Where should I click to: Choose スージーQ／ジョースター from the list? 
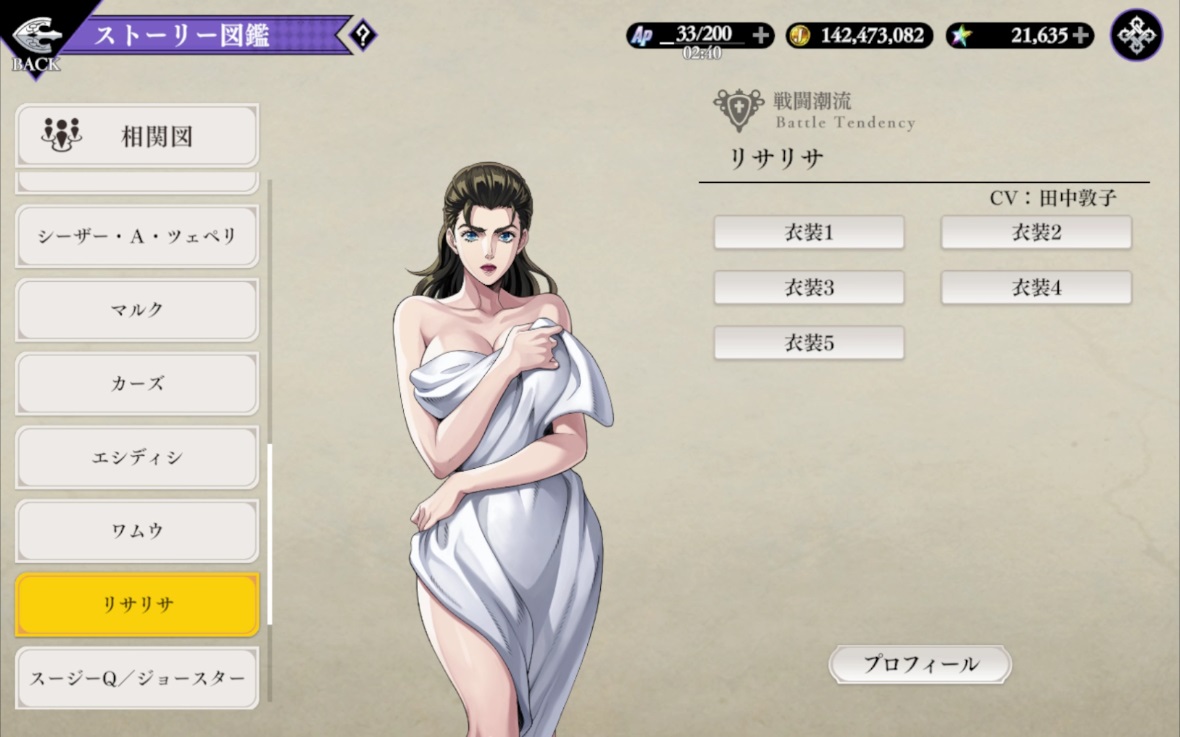tap(137, 678)
